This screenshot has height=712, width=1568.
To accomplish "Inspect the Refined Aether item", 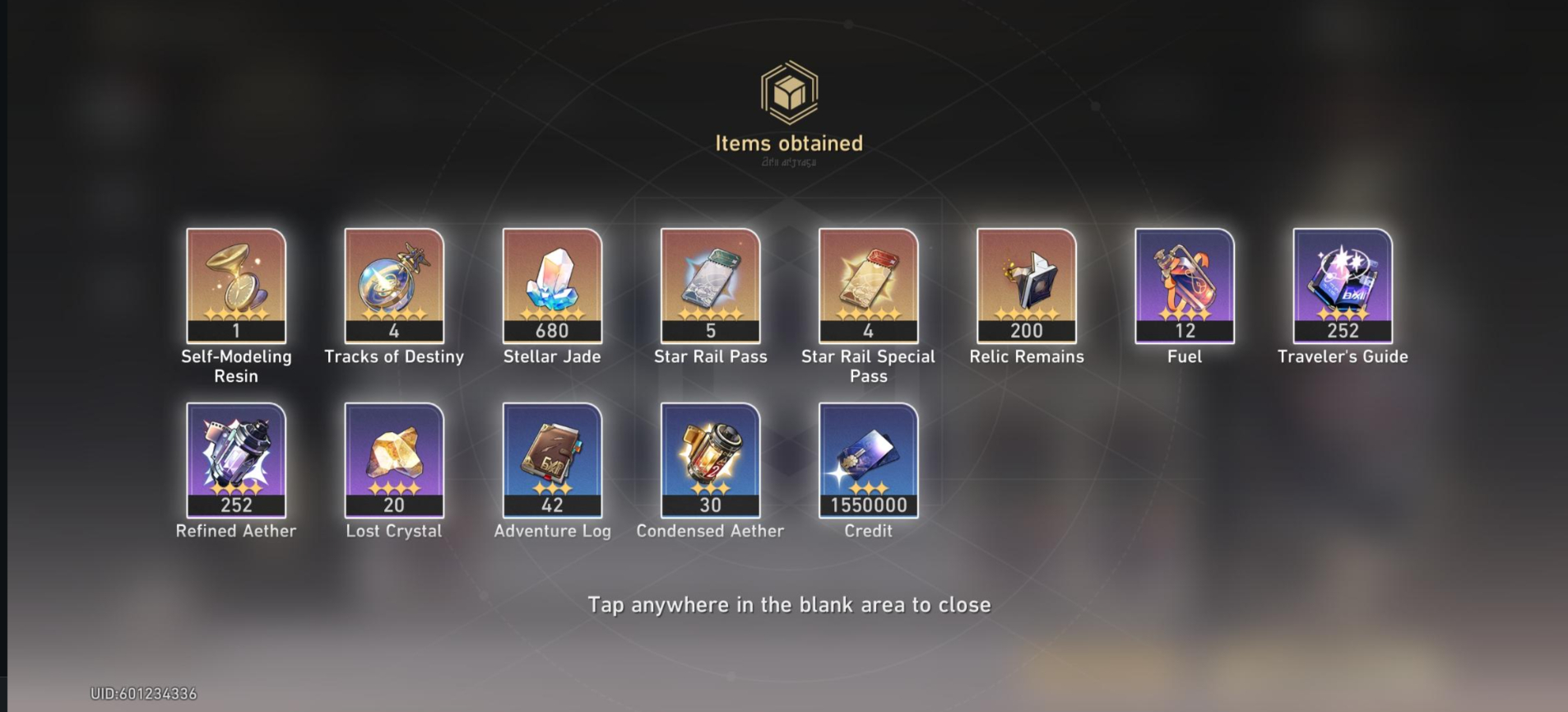I will 236,459.
